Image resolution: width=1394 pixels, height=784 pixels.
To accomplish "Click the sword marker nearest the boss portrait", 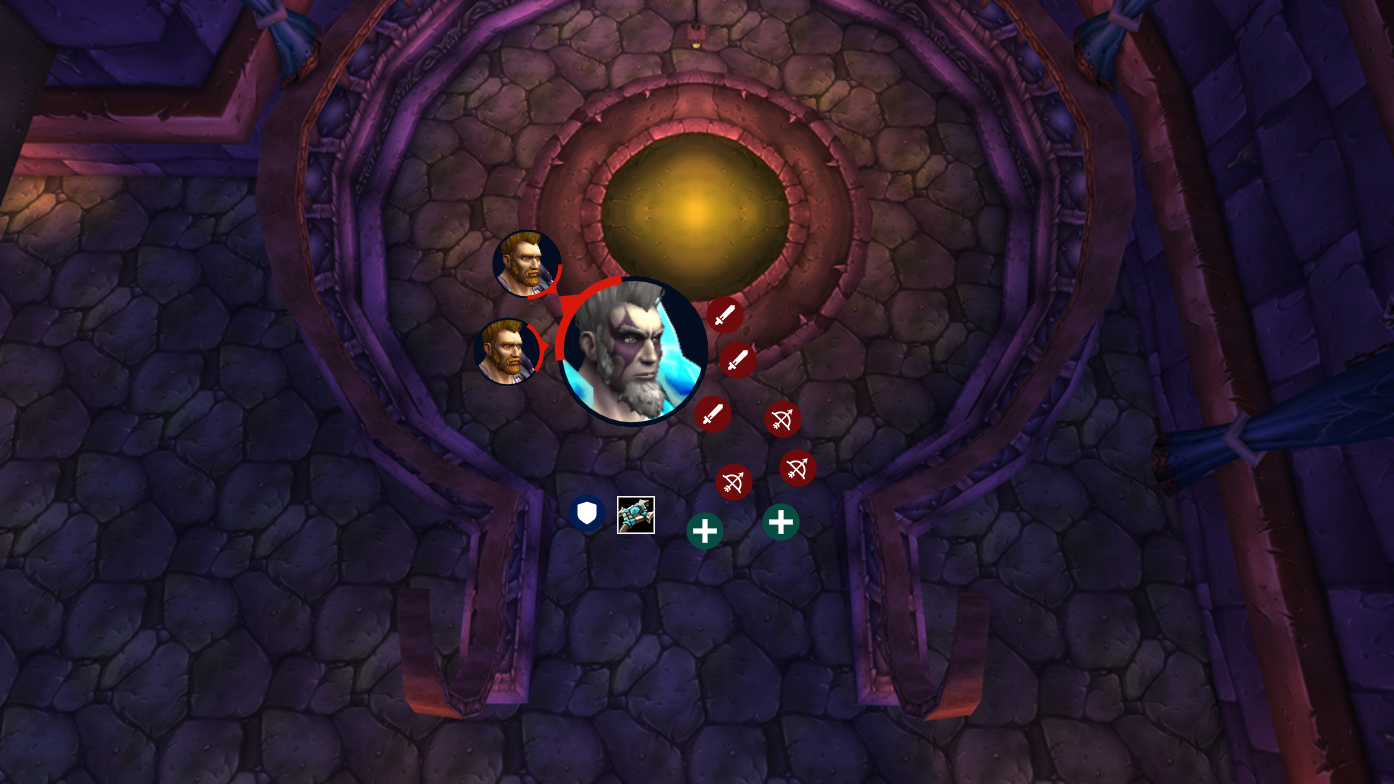I will point(725,315).
